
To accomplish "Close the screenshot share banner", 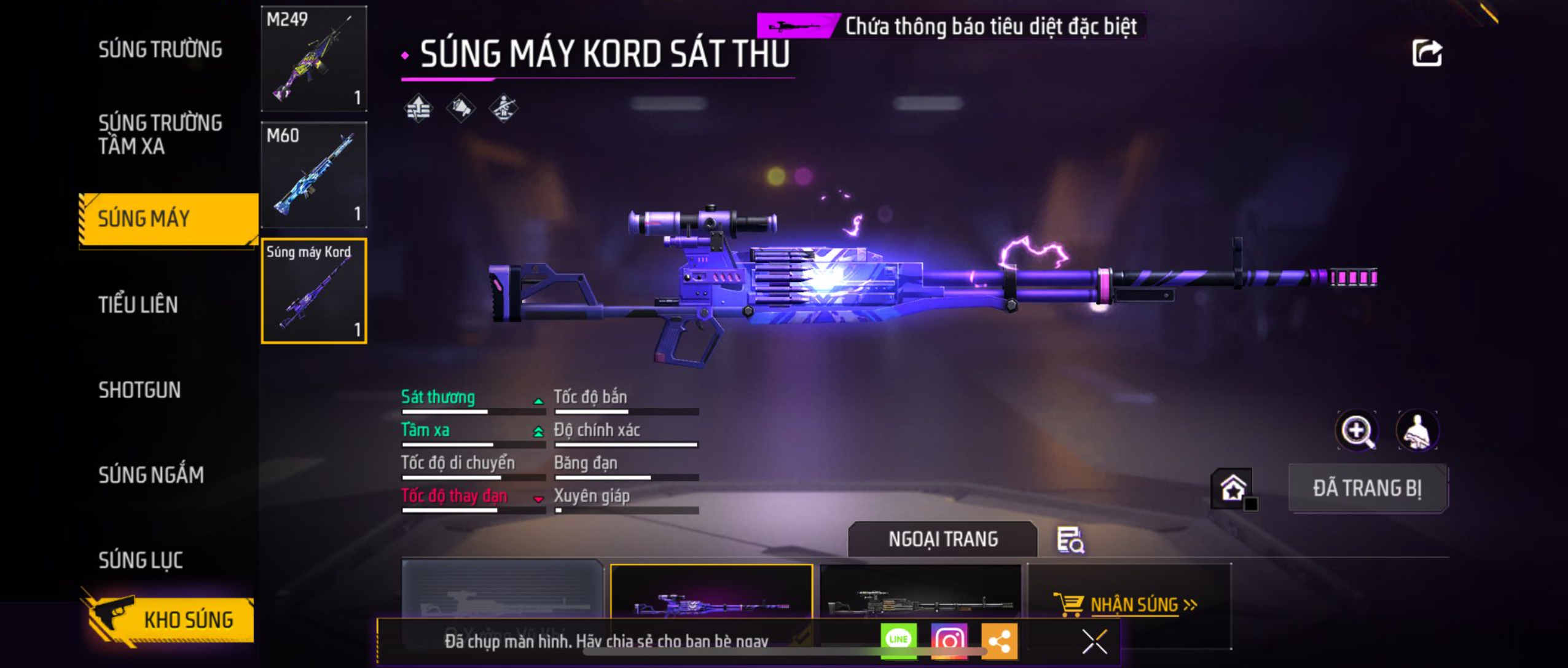I will coord(1094,642).
